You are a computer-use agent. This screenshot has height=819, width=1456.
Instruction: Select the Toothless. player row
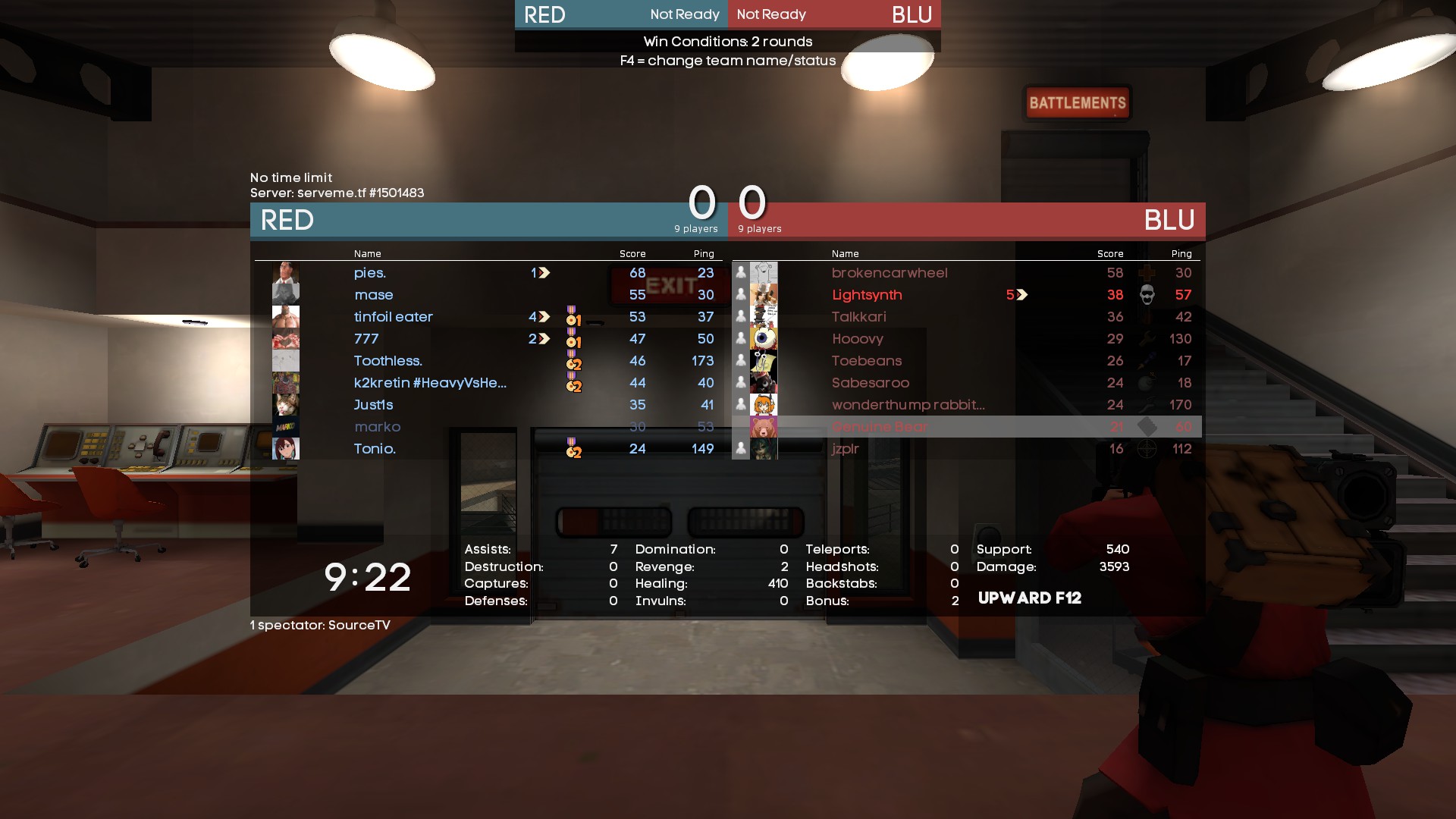coord(388,361)
